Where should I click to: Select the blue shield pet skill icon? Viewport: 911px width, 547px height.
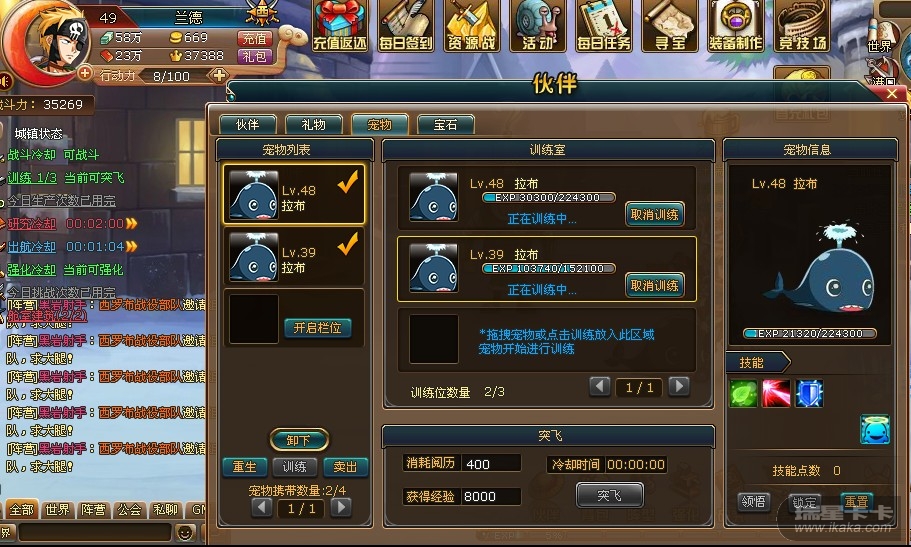click(x=809, y=394)
